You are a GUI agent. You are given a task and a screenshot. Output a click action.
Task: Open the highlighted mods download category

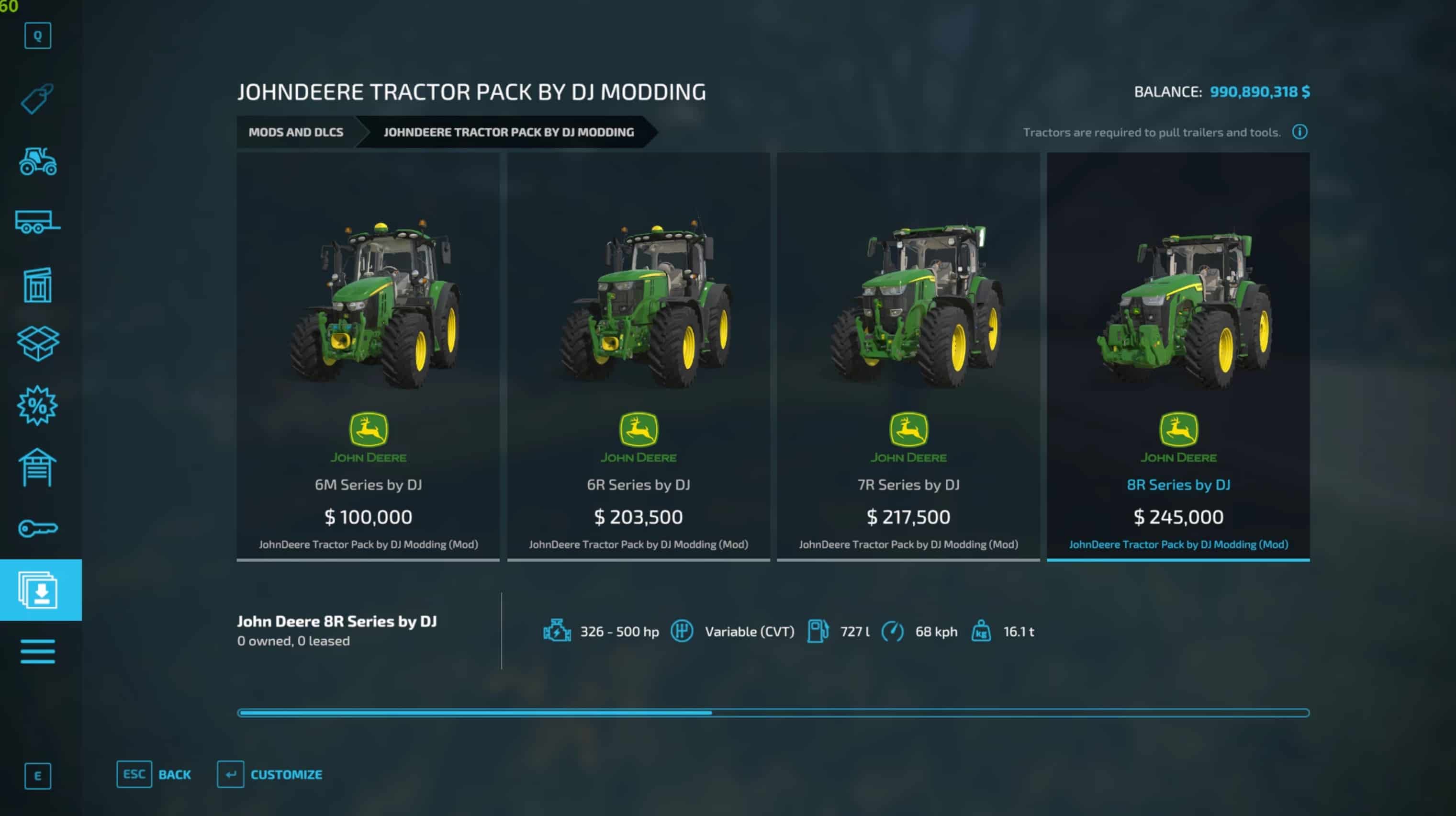click(x=41, y=590)
